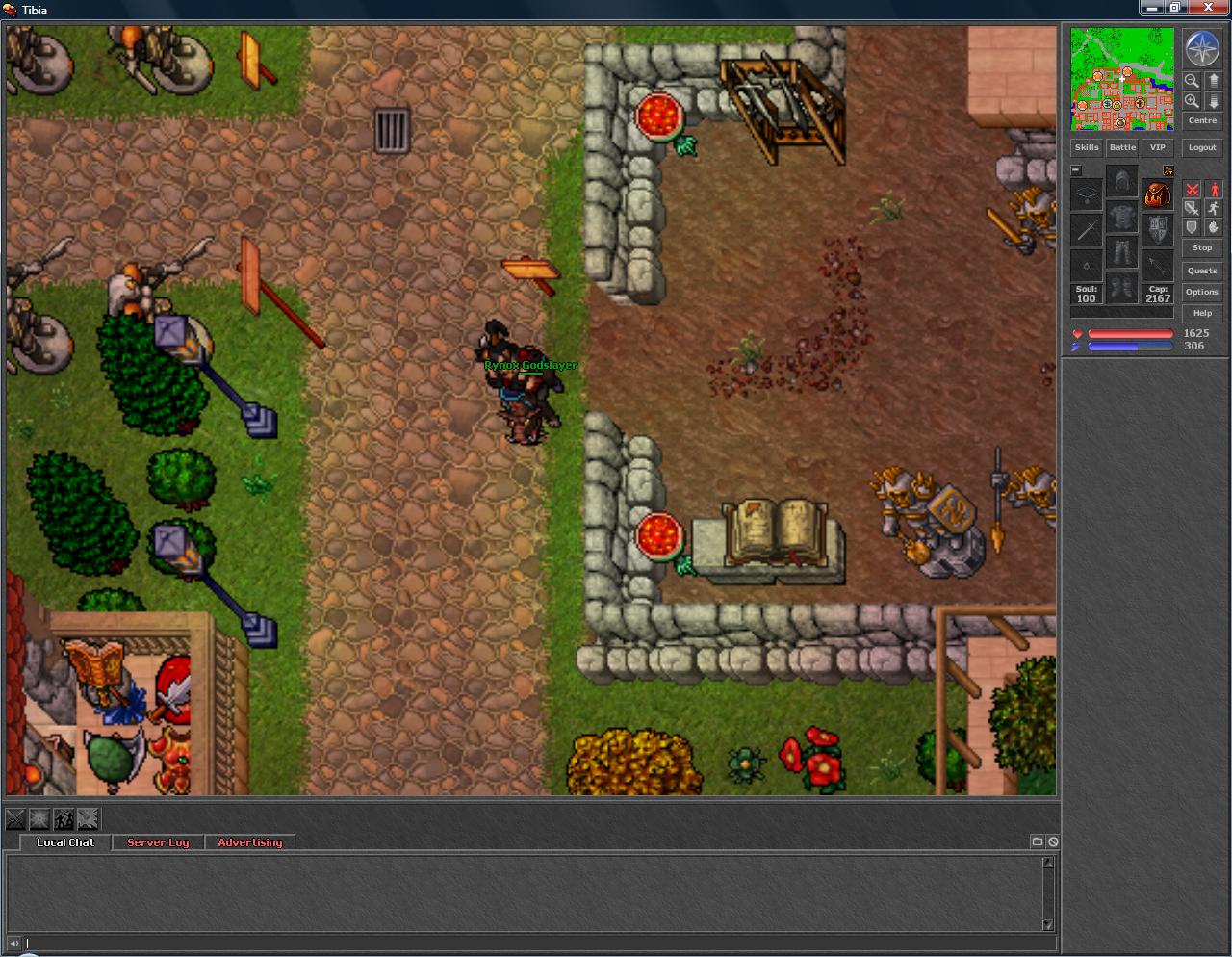The width and height of the screenshot is (1232, 957).
Task: Open the Help menu
Action: pyautogui.click(x=1202, y=313)
